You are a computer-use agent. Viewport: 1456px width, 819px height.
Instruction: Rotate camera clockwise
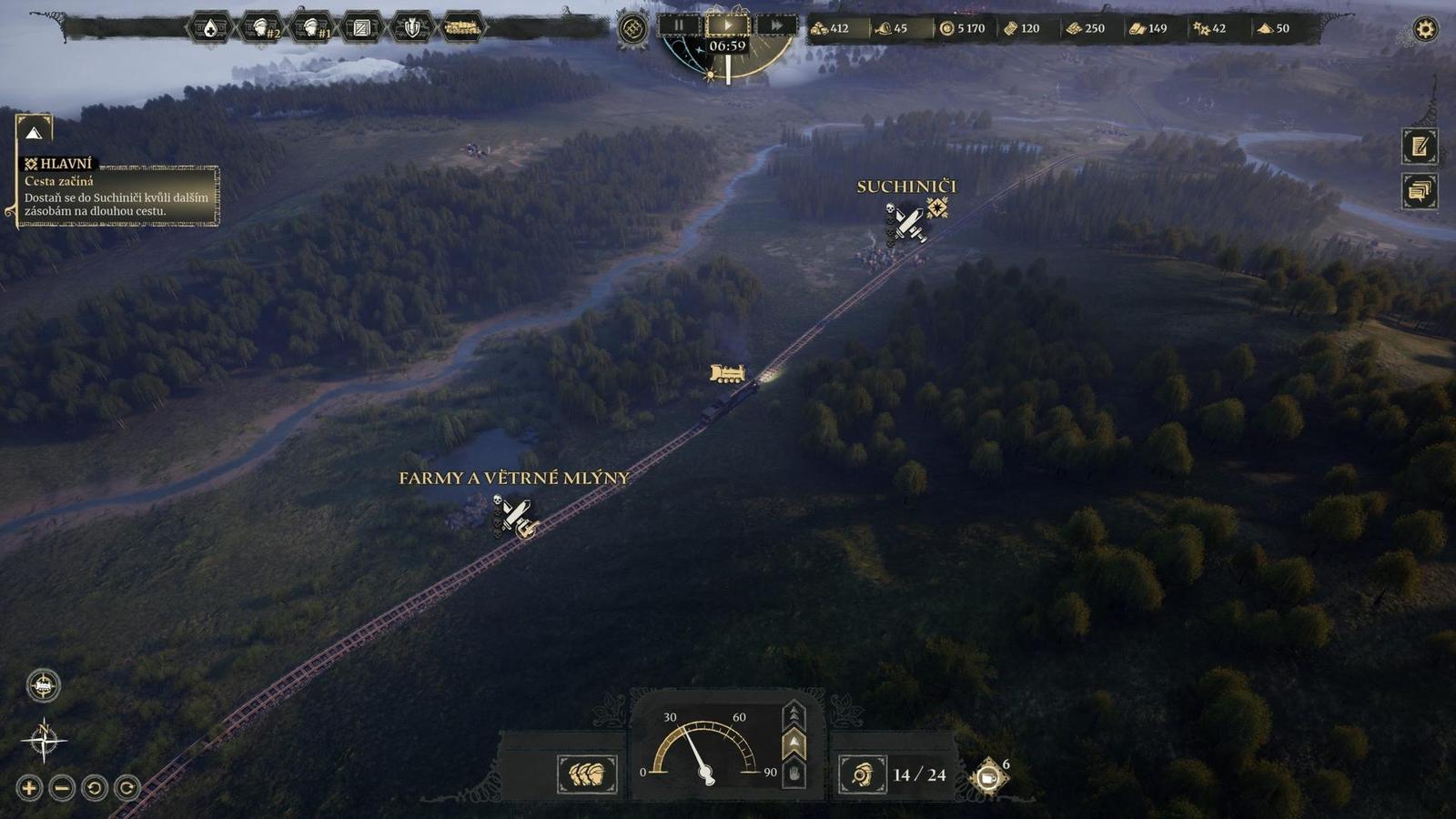(x=127, y=787)
